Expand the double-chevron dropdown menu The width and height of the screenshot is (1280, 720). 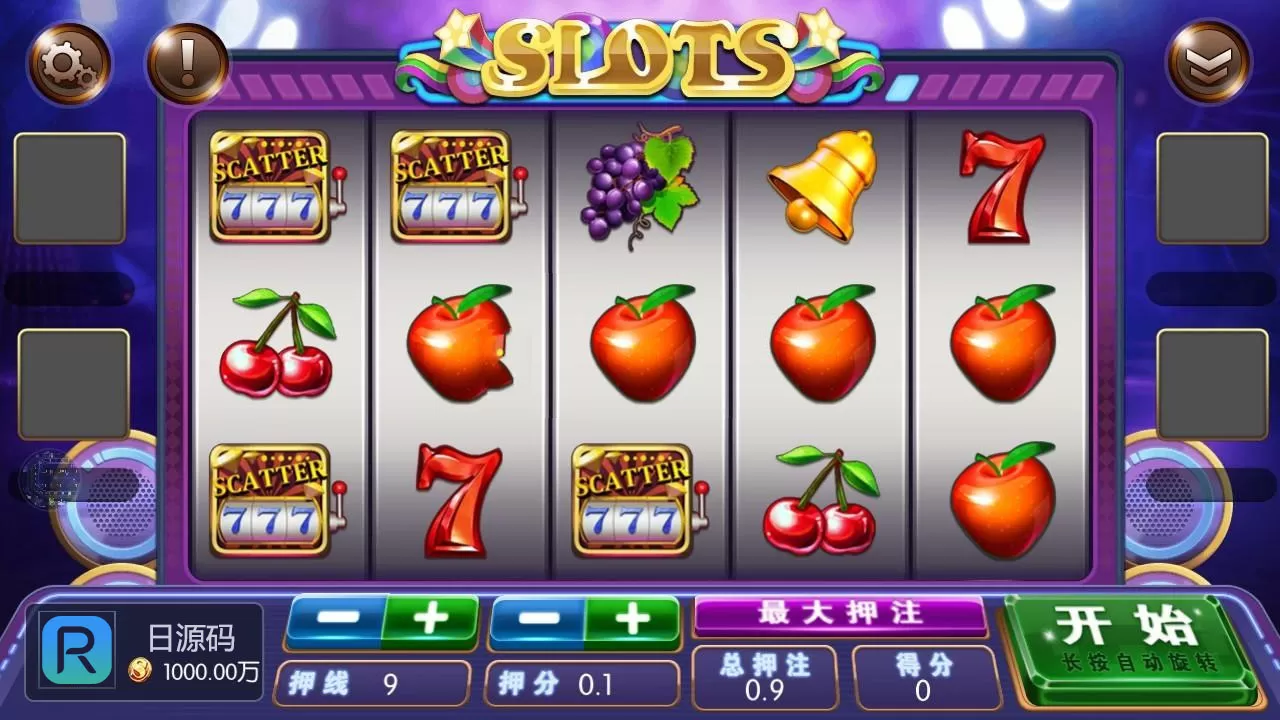click(1208, 62)
